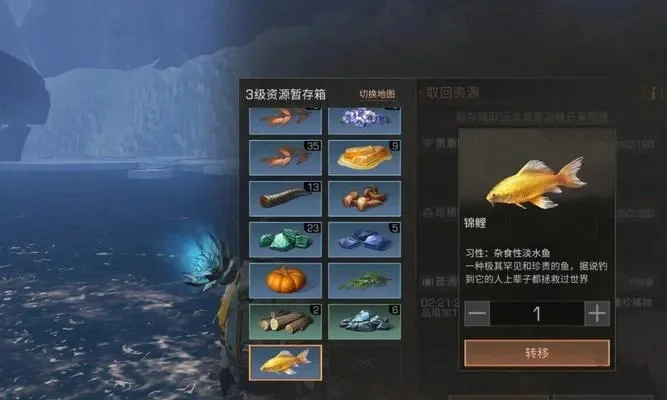Switch maps via the 切换地图 button
The image size is (667, 400).
pyautogui.click(x=377, y=94)
